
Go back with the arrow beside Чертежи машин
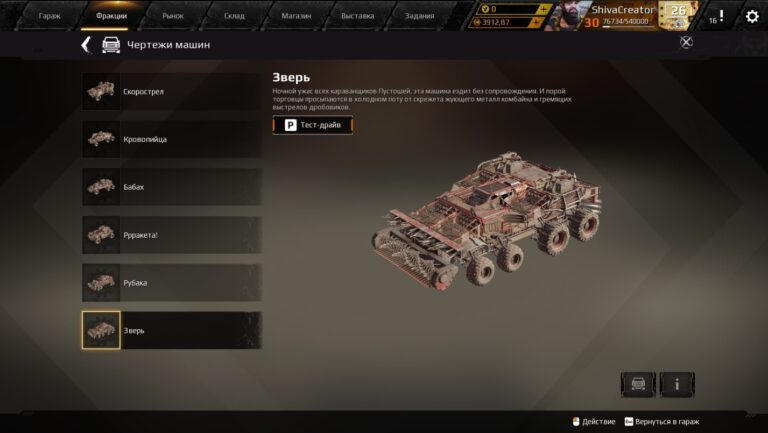point(86,45)
